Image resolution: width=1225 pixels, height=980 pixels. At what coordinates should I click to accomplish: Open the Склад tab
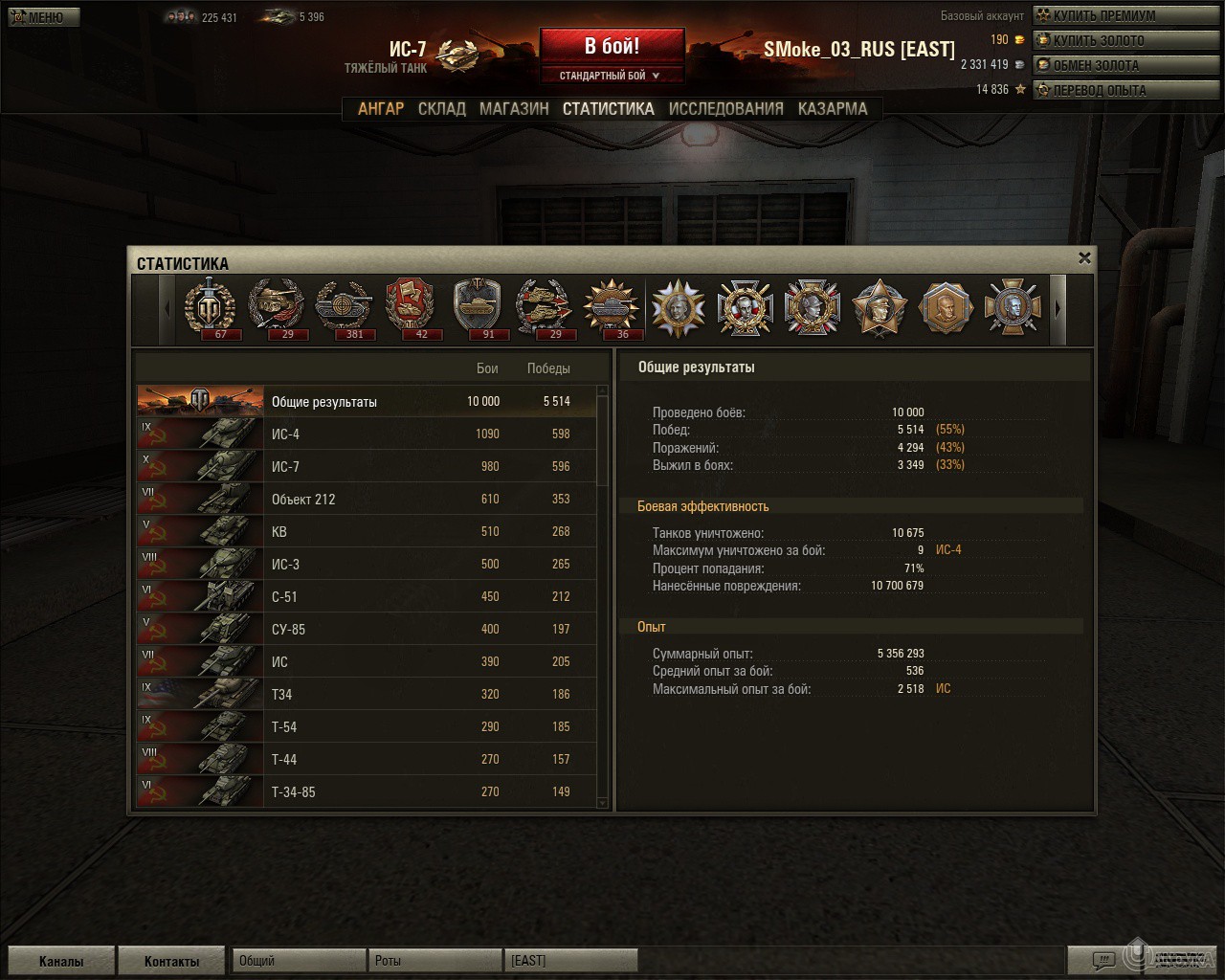[x=442, y=109]
